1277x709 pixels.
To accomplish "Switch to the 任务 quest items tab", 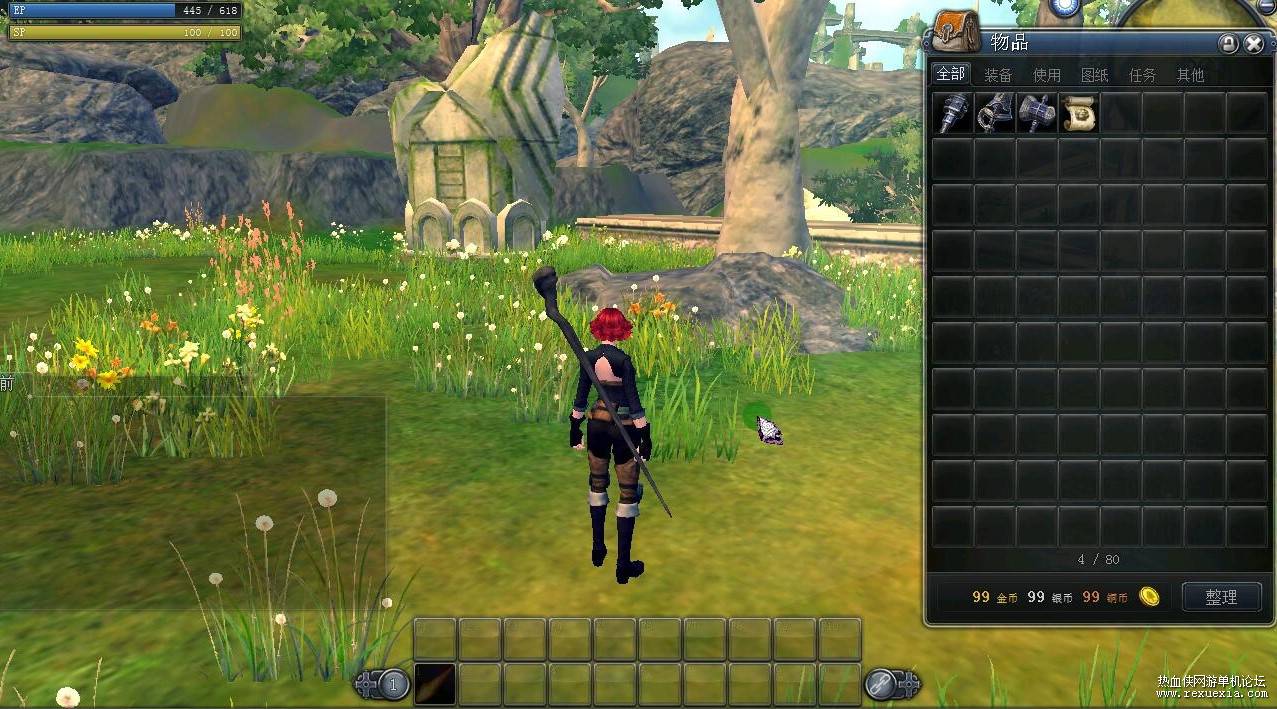I will 1143,75.
